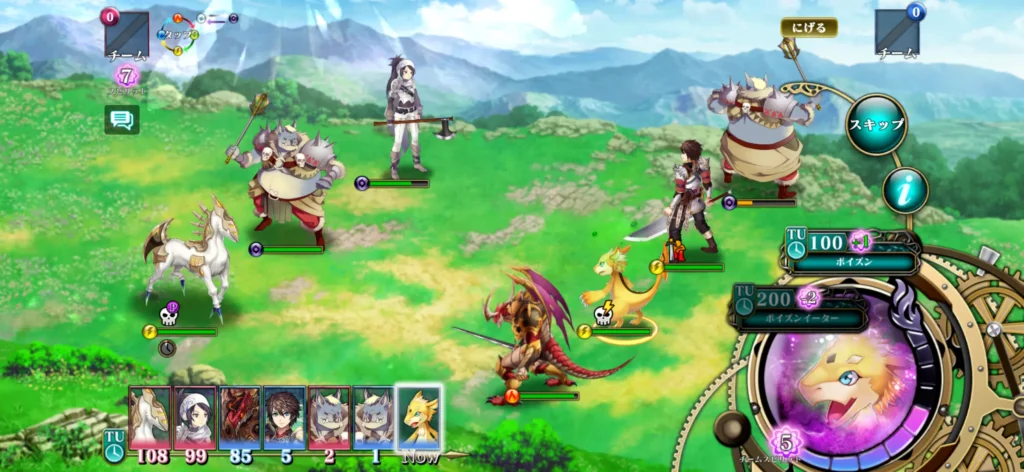Choose the にげる (flee) button
The width and height of the screenshot is (1024, 472).
[x=809, y=28]
